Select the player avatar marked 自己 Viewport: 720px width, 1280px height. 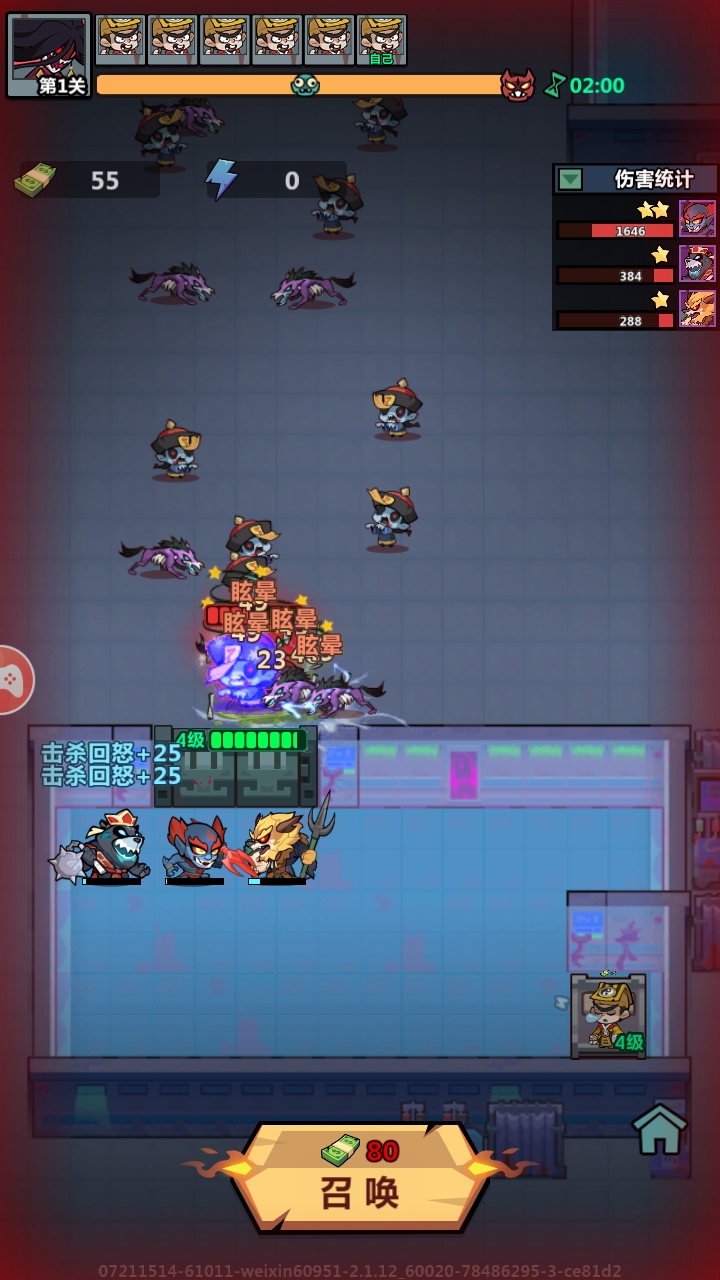tap(381, 40)
